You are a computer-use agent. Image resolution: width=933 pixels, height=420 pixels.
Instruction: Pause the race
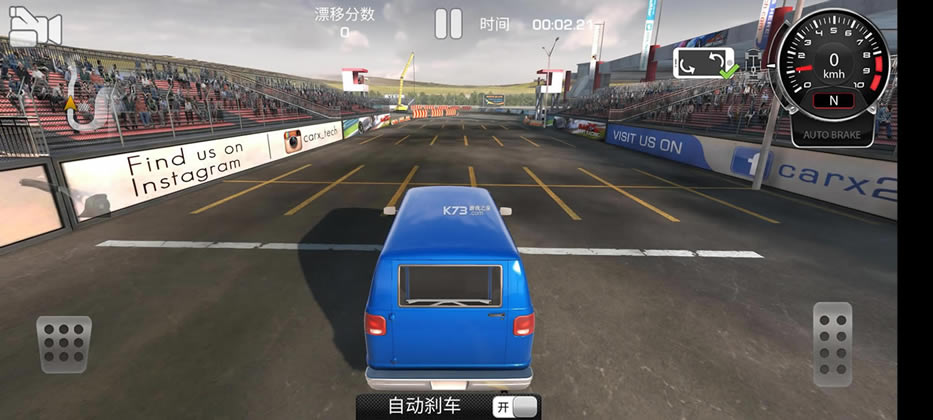point(449,23)
